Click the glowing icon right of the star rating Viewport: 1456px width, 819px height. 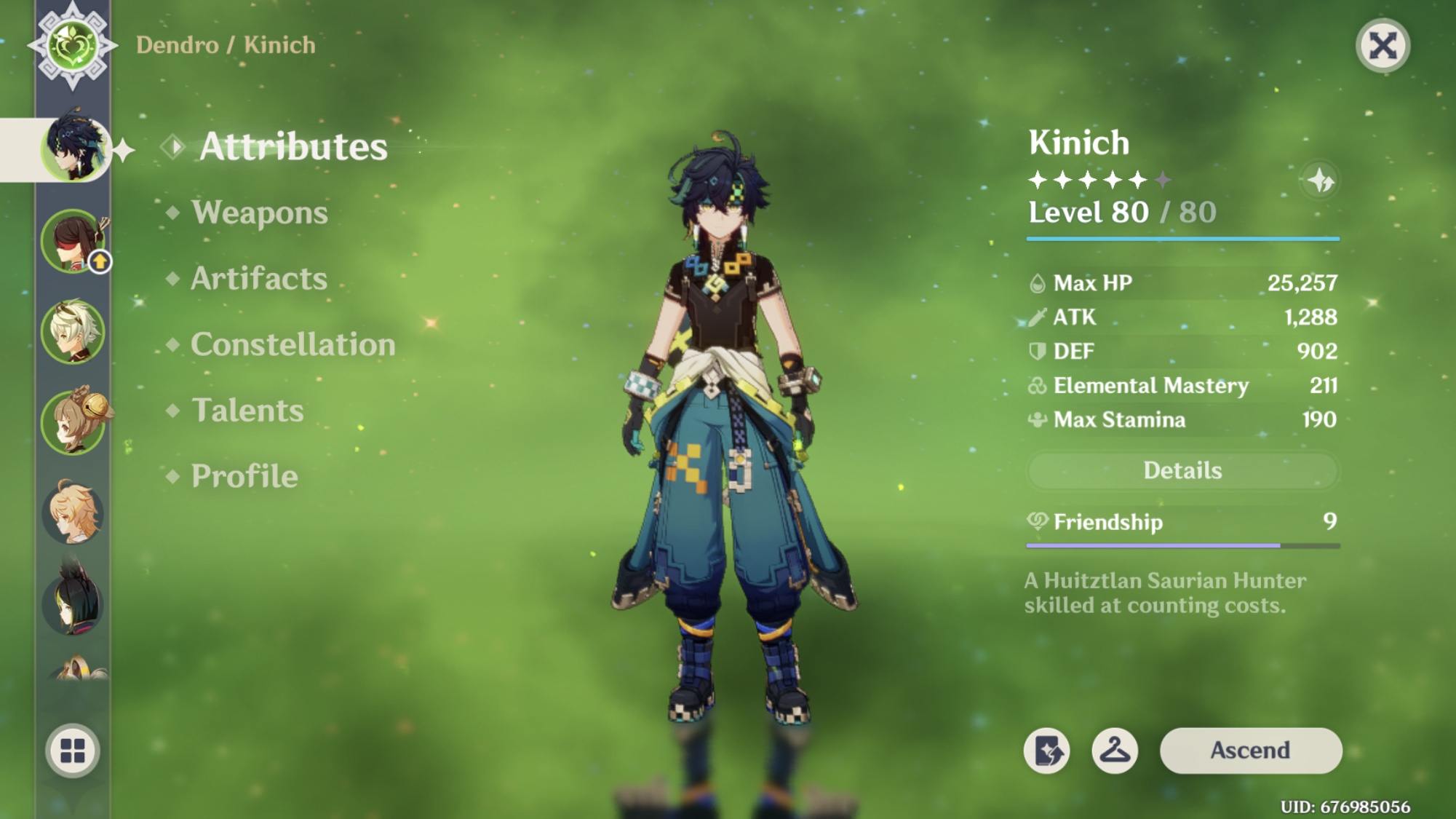(x=1321, y=180)
